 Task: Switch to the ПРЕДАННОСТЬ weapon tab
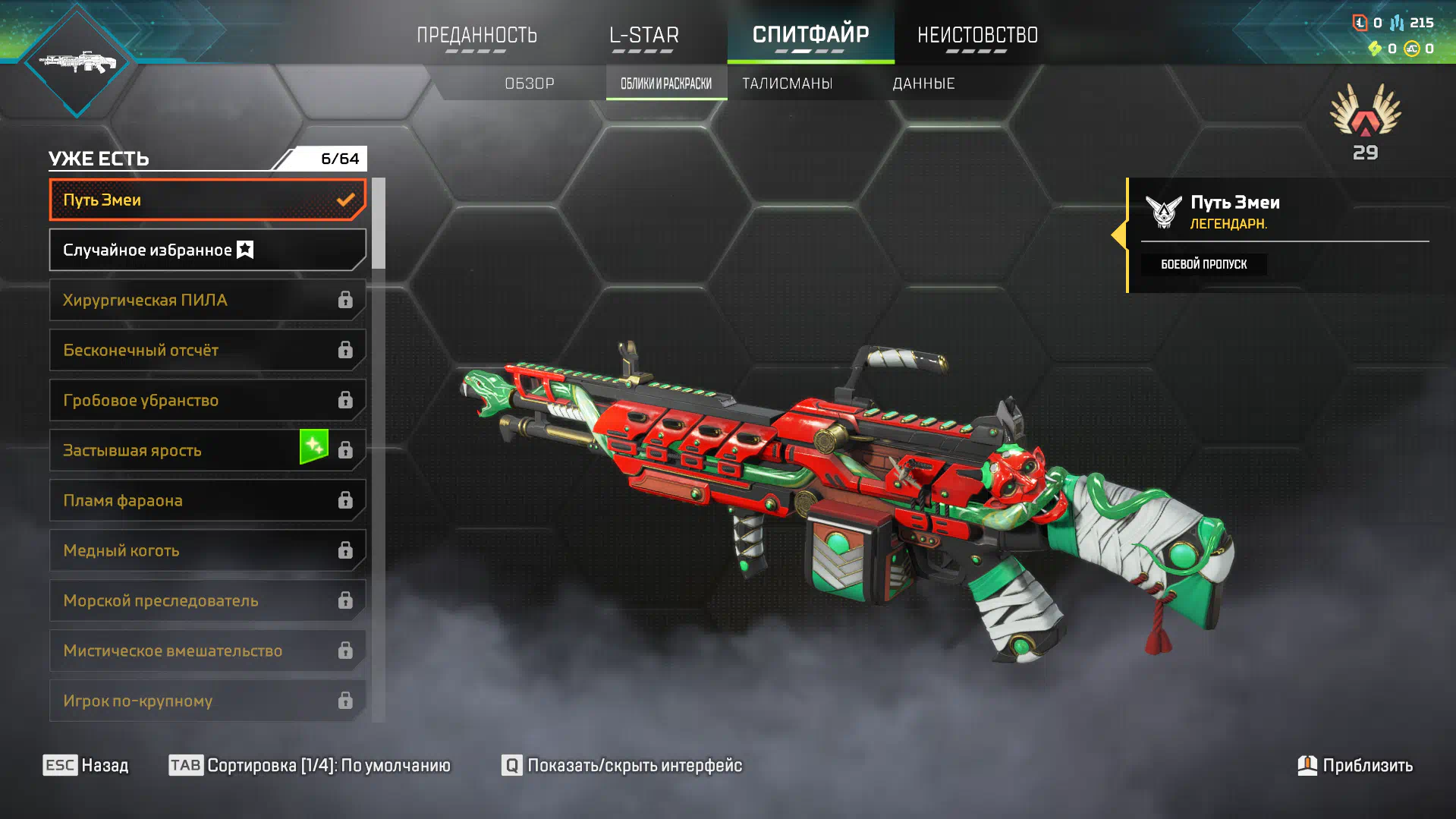pyautogui.click(x=476, y=35)
